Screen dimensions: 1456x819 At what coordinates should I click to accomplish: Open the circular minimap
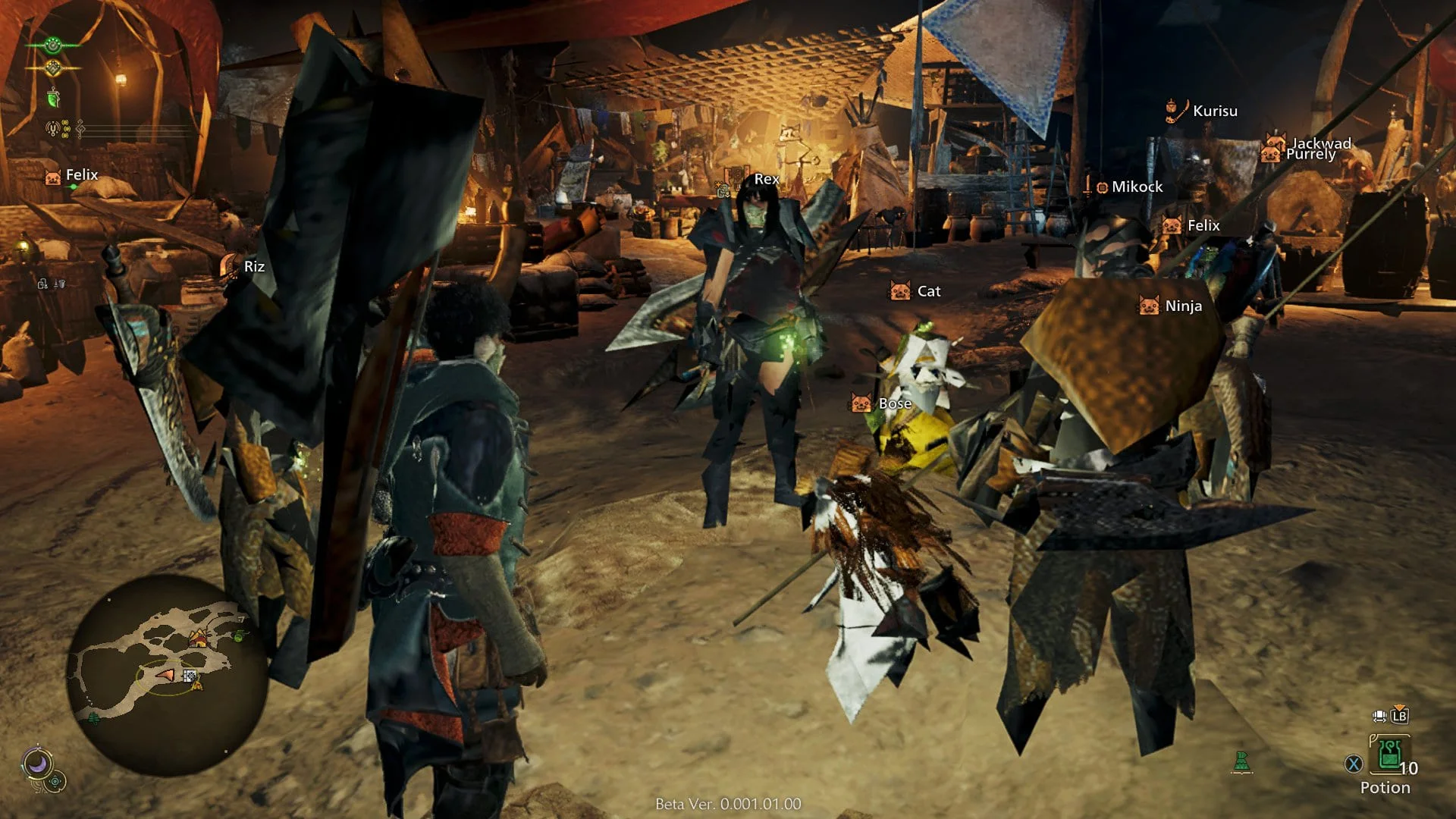[167, 675]
